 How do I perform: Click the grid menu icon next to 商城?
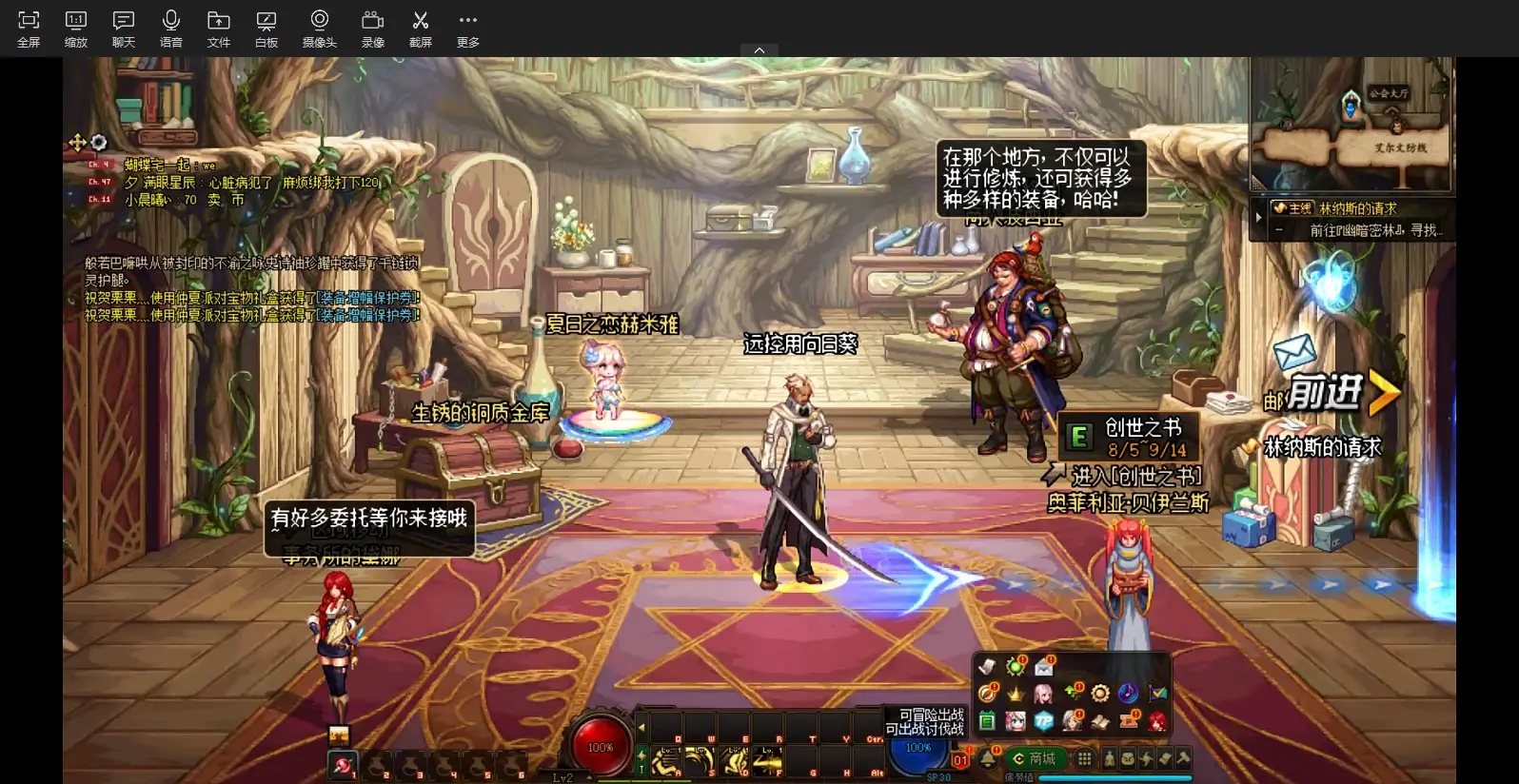(1086, 758)
